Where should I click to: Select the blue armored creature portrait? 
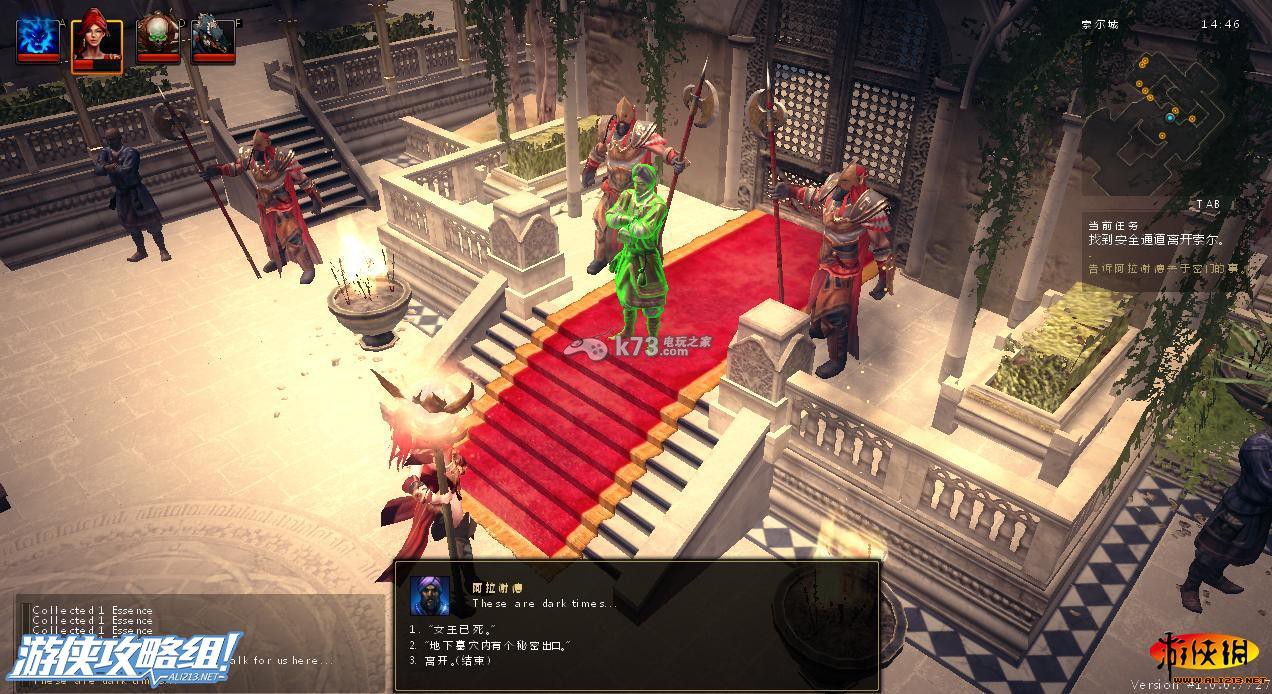[213, 37]
